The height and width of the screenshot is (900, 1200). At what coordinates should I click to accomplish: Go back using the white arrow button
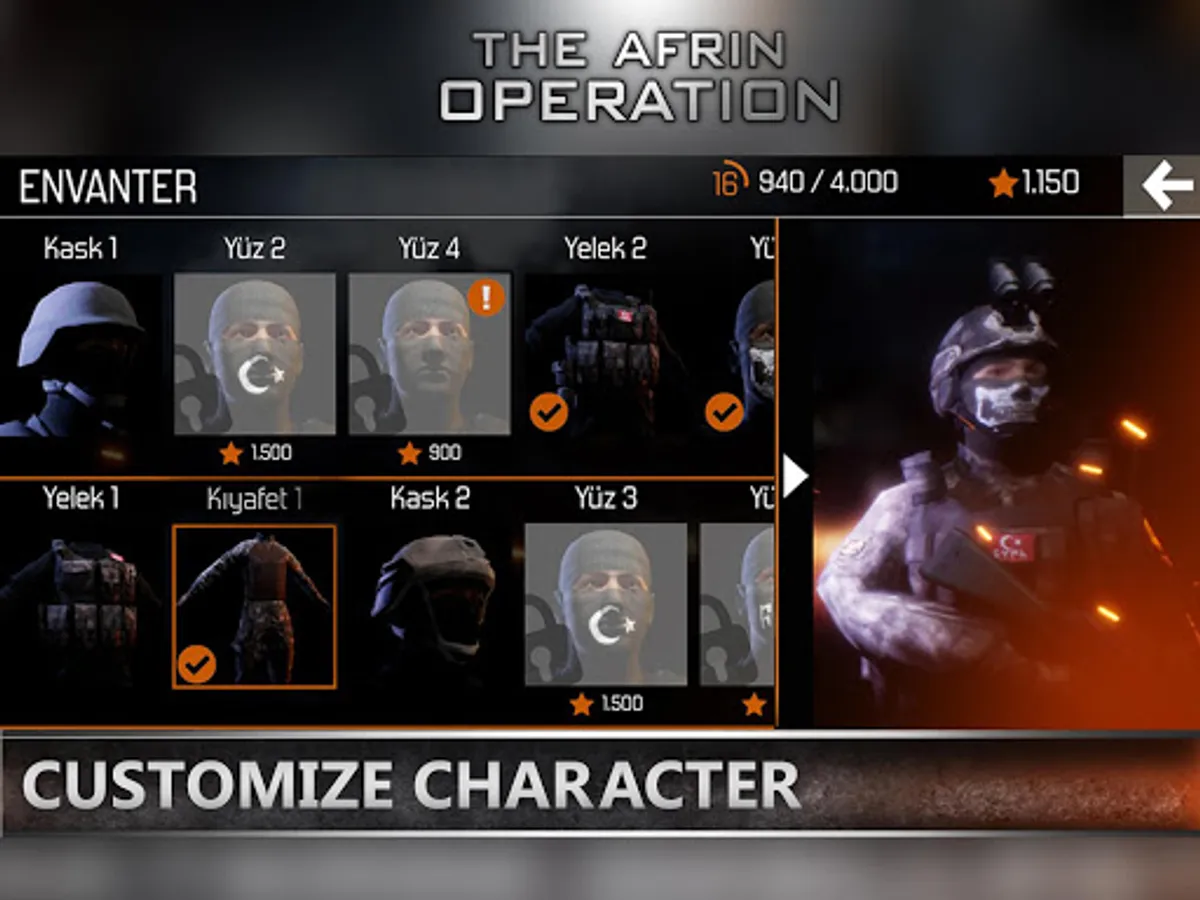click(1166, 186)
